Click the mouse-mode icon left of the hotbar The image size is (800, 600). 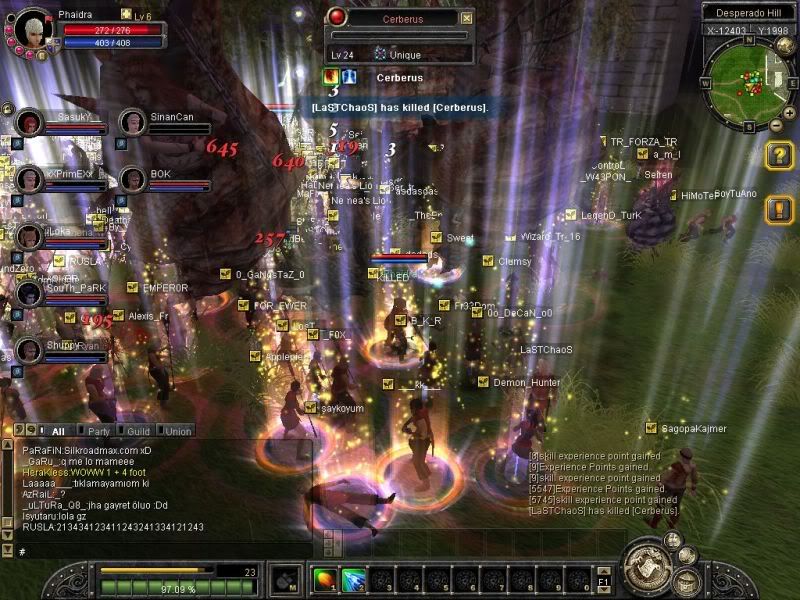point(287,579)
